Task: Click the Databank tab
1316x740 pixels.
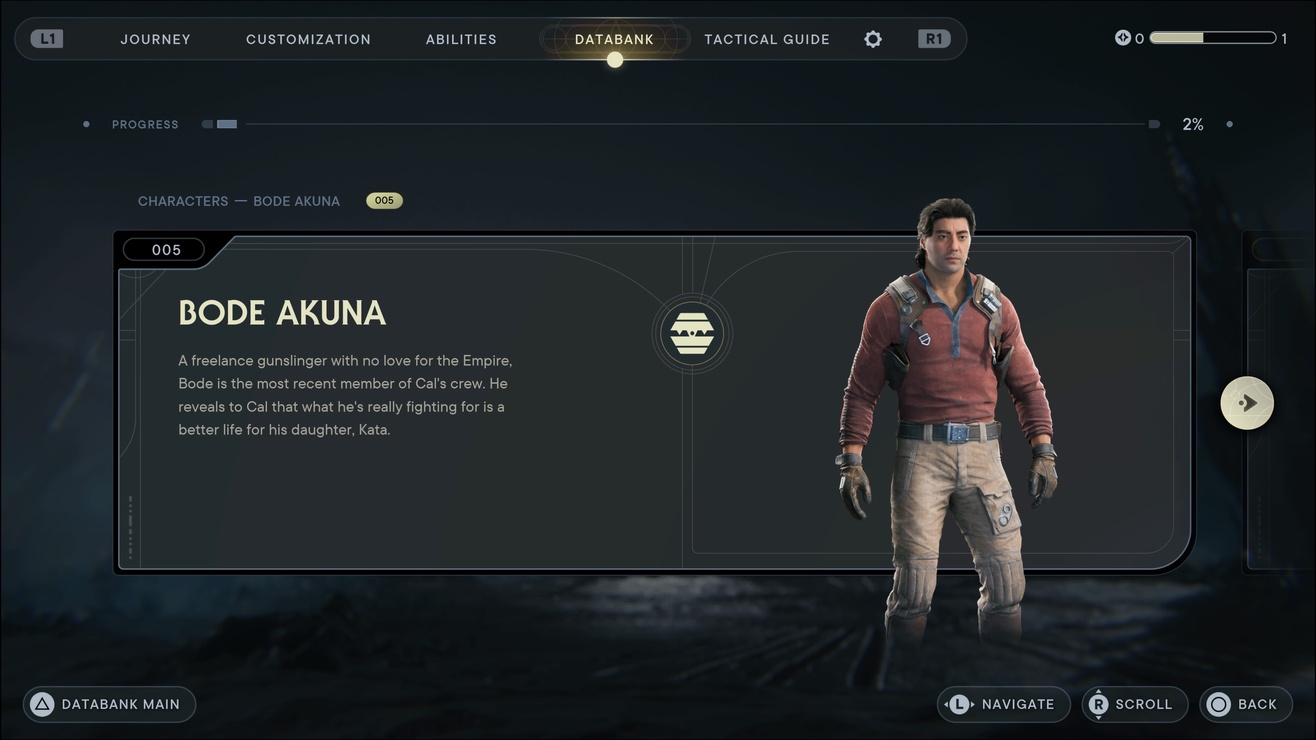Action: [x=614, y=39]
